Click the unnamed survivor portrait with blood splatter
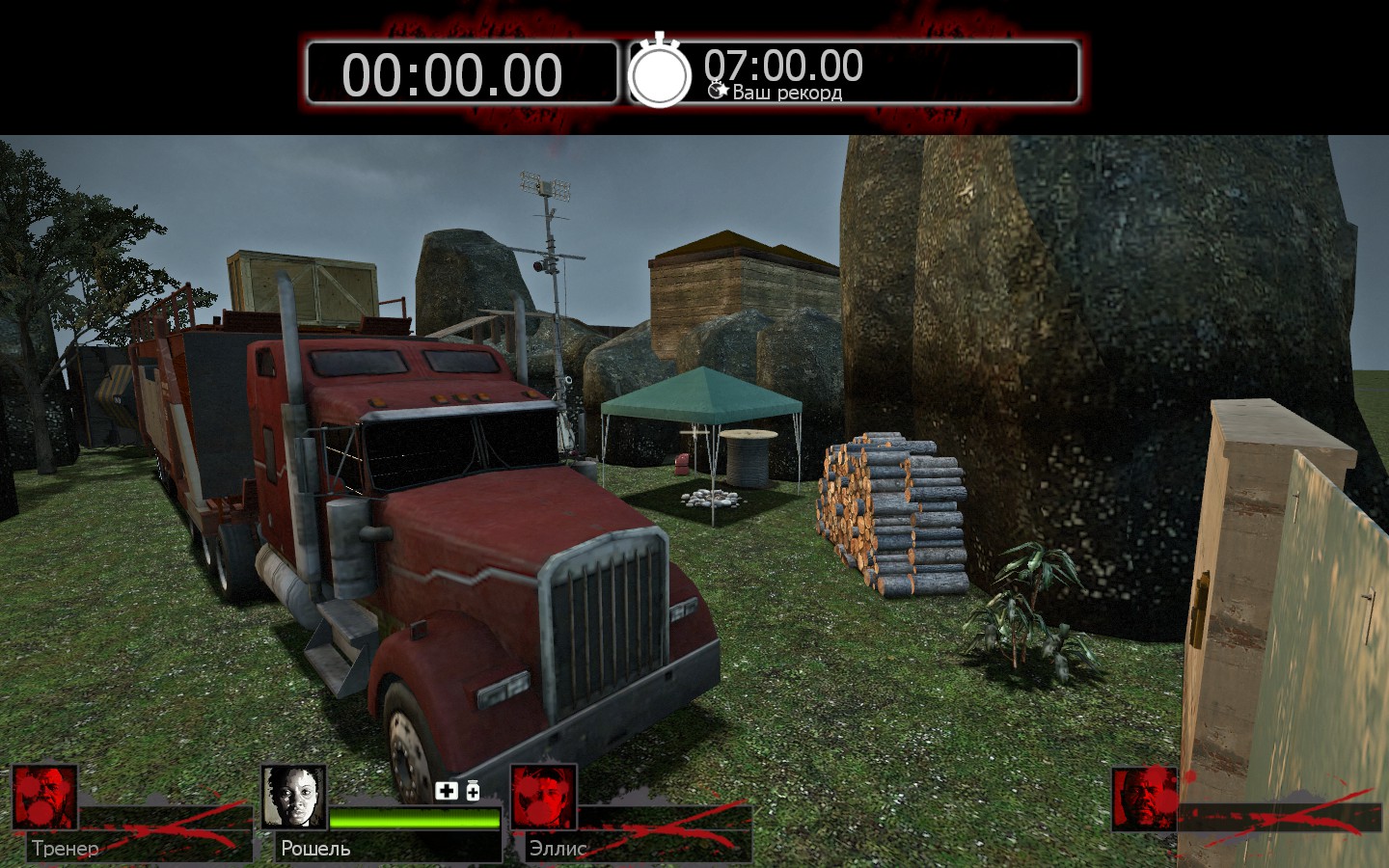This screenshot has height=868, width=1389. (x=1145, y=799)
